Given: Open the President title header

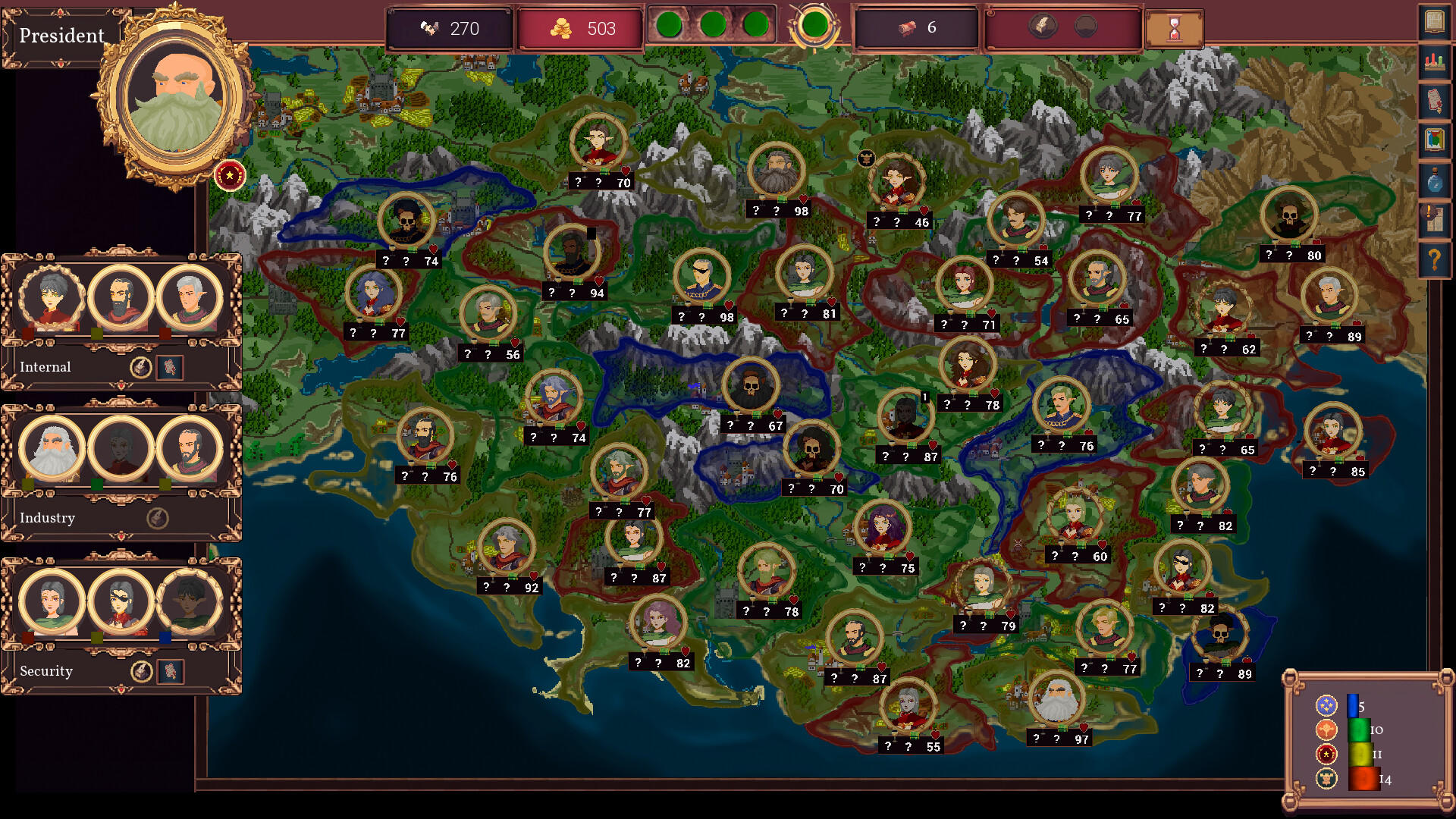Looking at the screenshot, I should (x=63, y=35).
